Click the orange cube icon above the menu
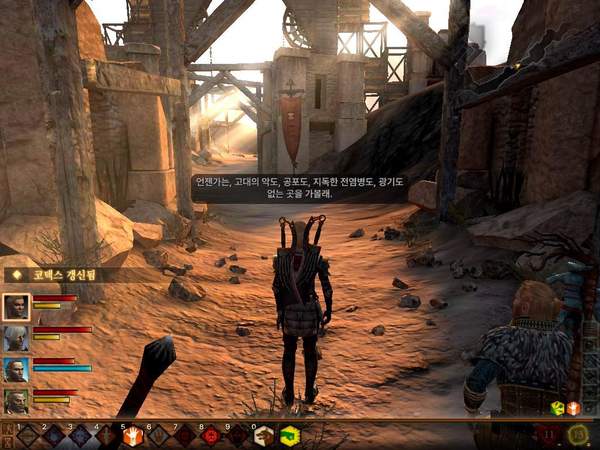The image size is (600, 450). [x=573, y=408]
